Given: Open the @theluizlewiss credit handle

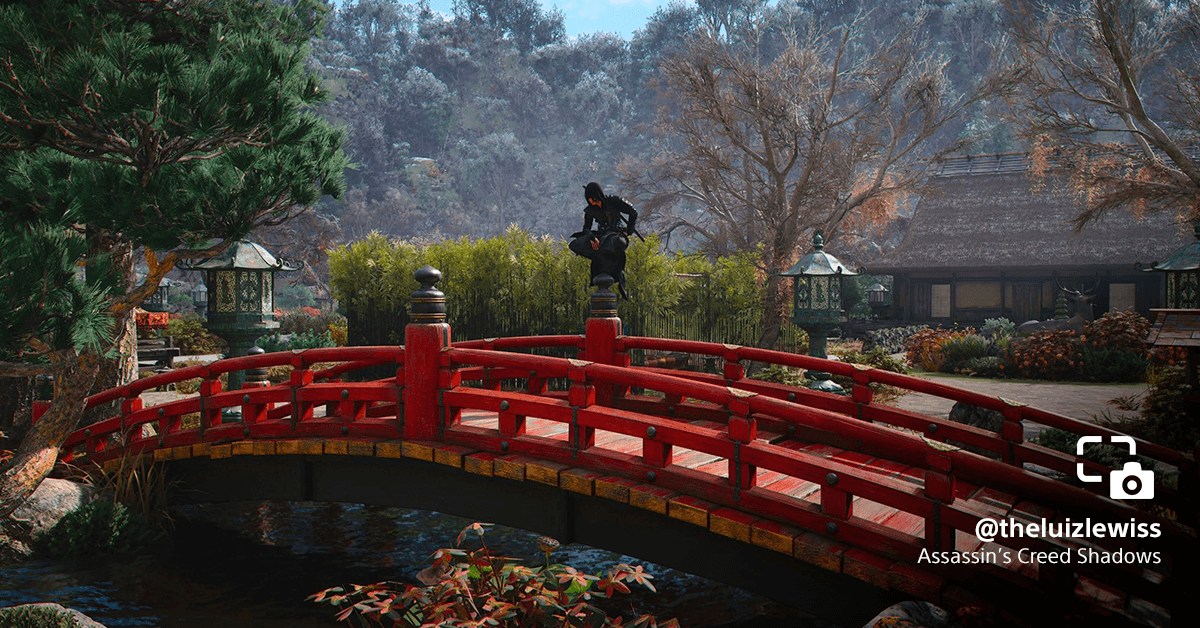Looking at the screenshot, I should [1067, 528].
